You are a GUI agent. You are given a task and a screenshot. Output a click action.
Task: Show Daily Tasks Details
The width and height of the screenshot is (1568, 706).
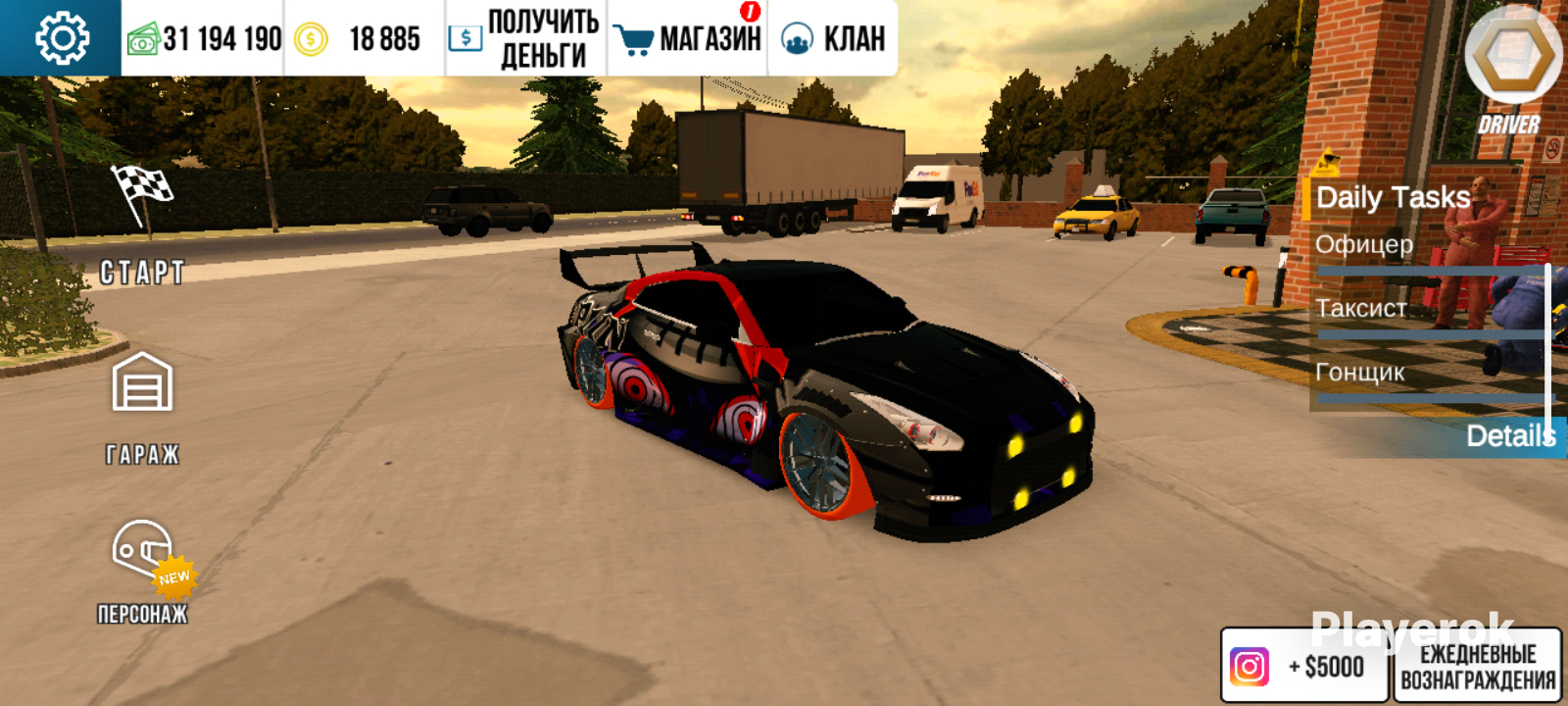(x=1509, y=435)
